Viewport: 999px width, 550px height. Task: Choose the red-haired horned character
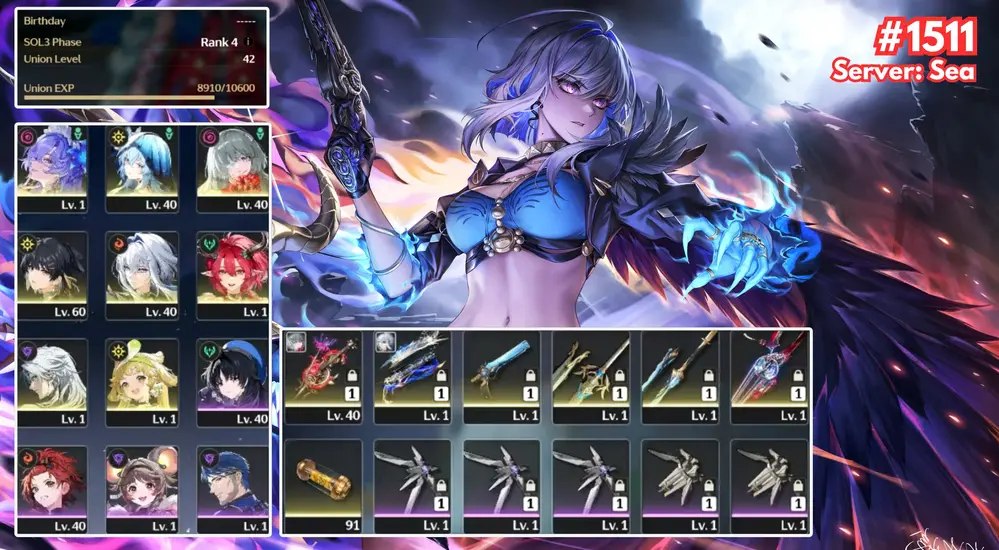click(233, 273)
